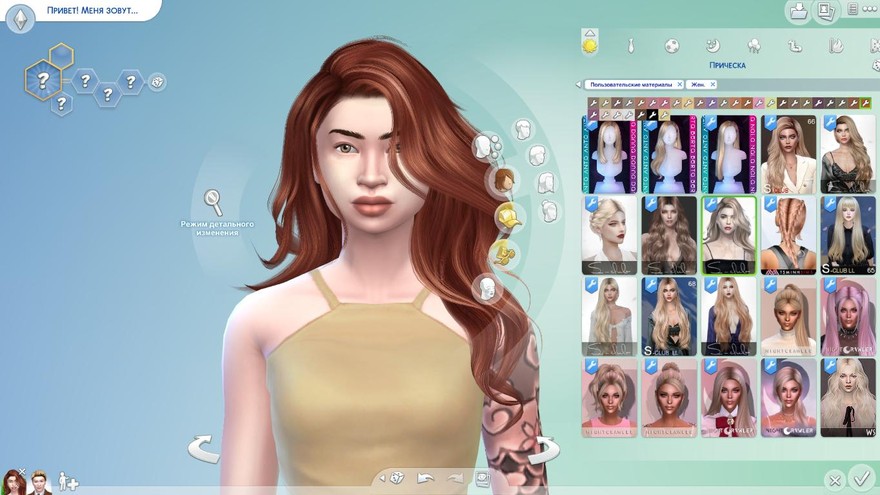The height and width of the screenshot is (495, 880).
Task: Switch to the everyday sun outfit category
Action: point(590,44)
